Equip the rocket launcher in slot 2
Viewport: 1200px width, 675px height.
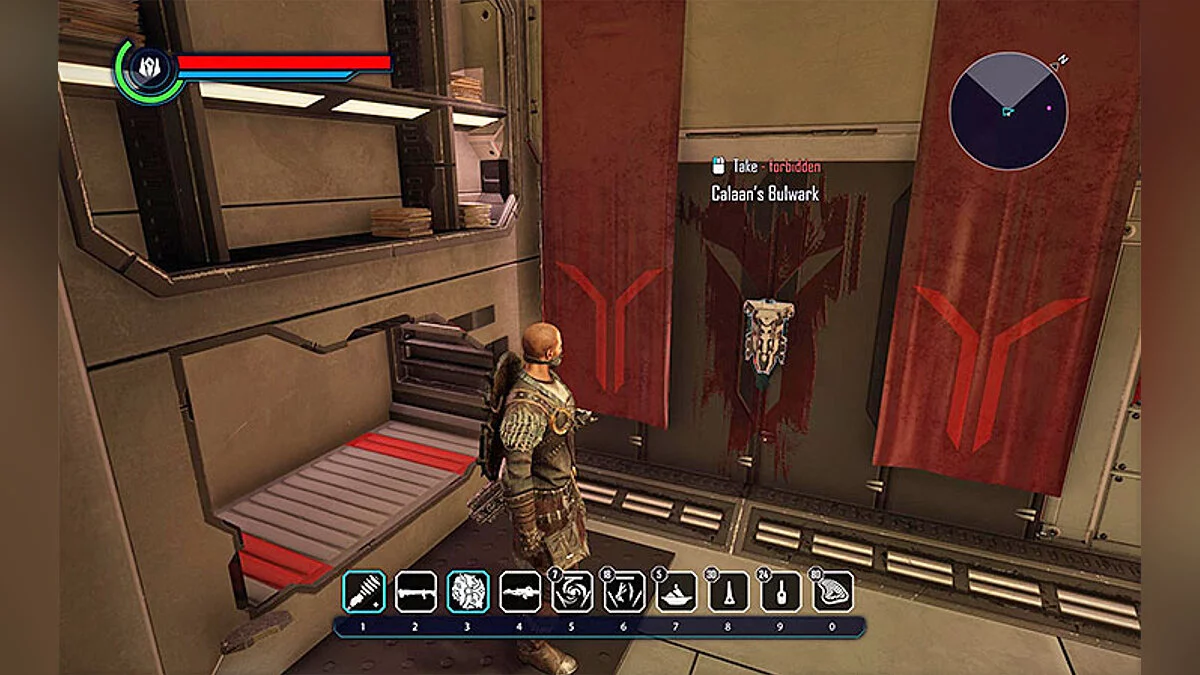click(416, 591)
